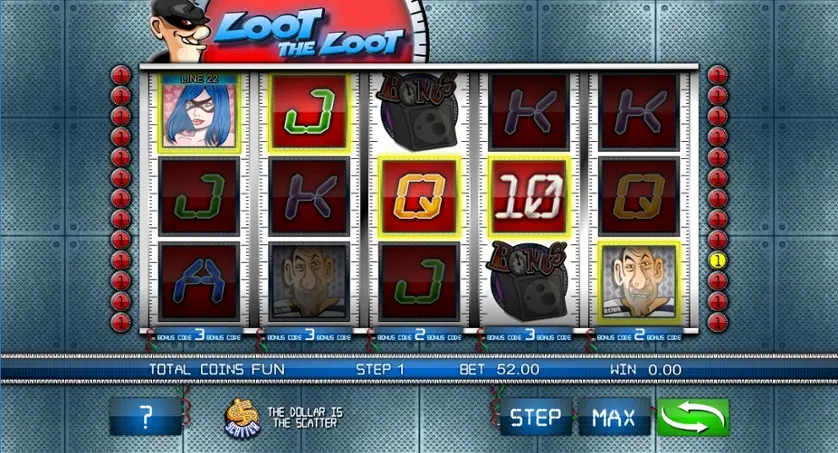Open the question mark help button
The image size is (838, 453).
tap(146, 417)
